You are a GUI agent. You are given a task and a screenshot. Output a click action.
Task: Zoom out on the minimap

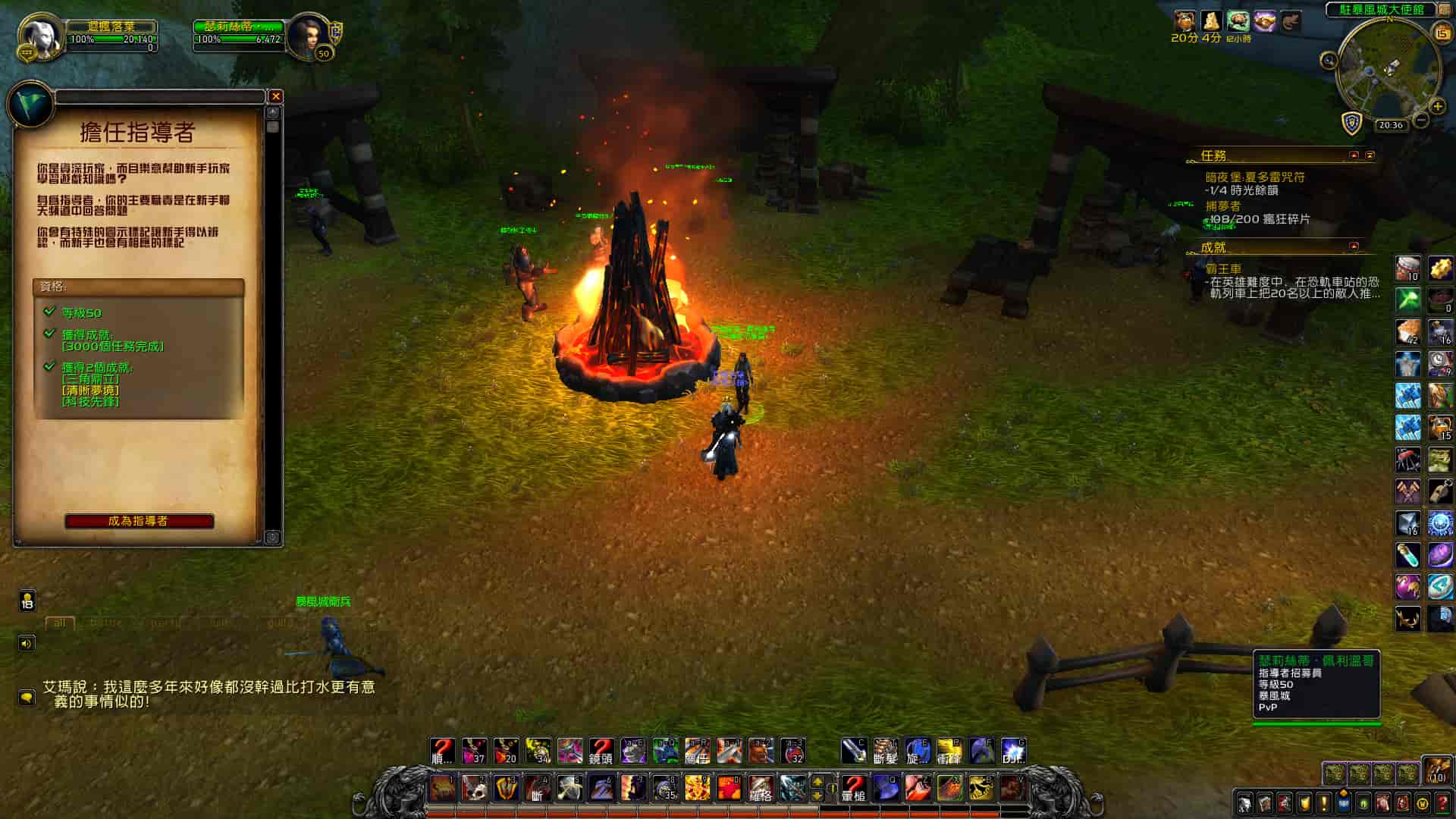1422,120
